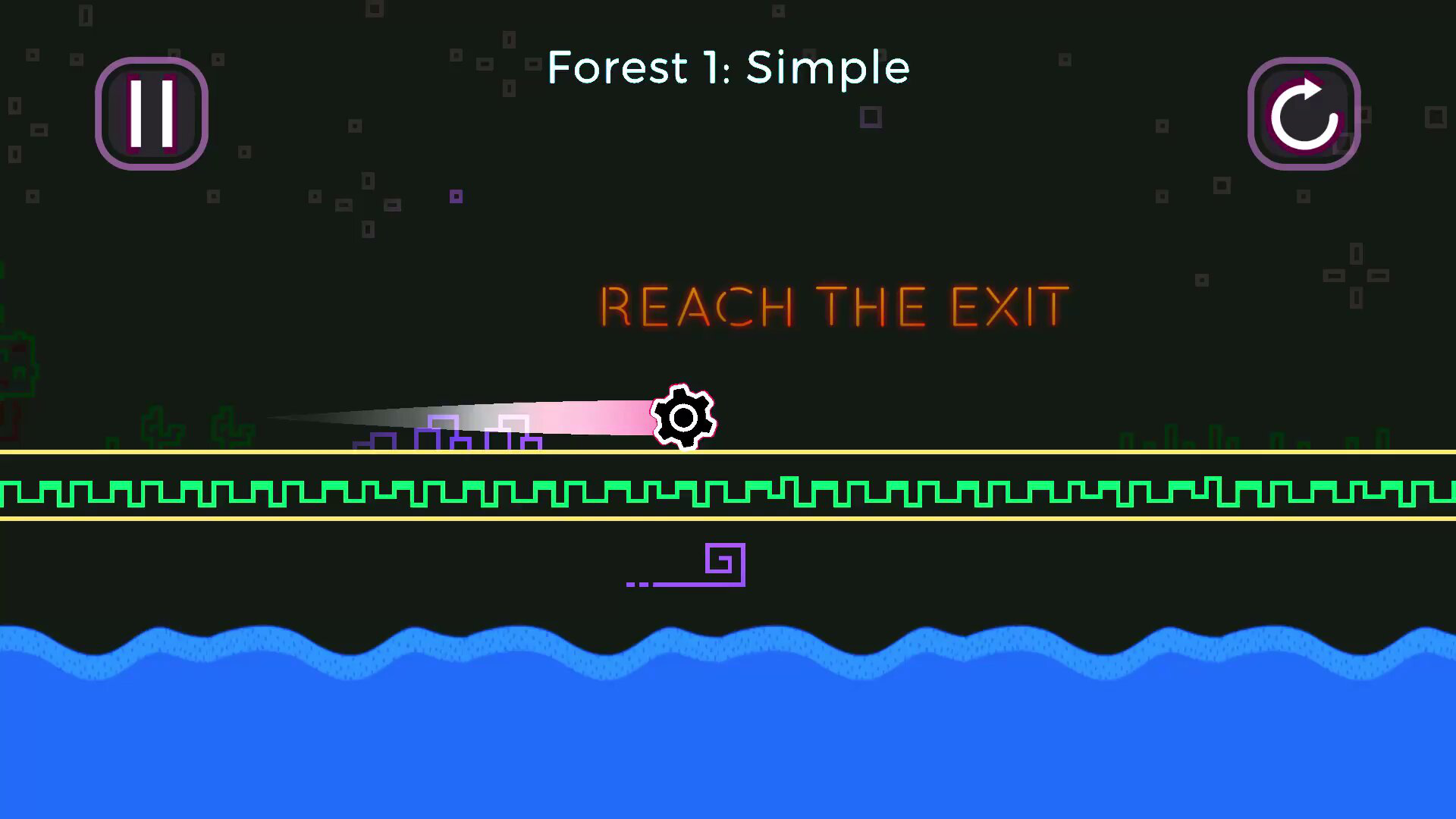The height and width of the screenshot is (819, 1456).
Task: Click a gray floating square in the sky
Action: click(871, 117)
